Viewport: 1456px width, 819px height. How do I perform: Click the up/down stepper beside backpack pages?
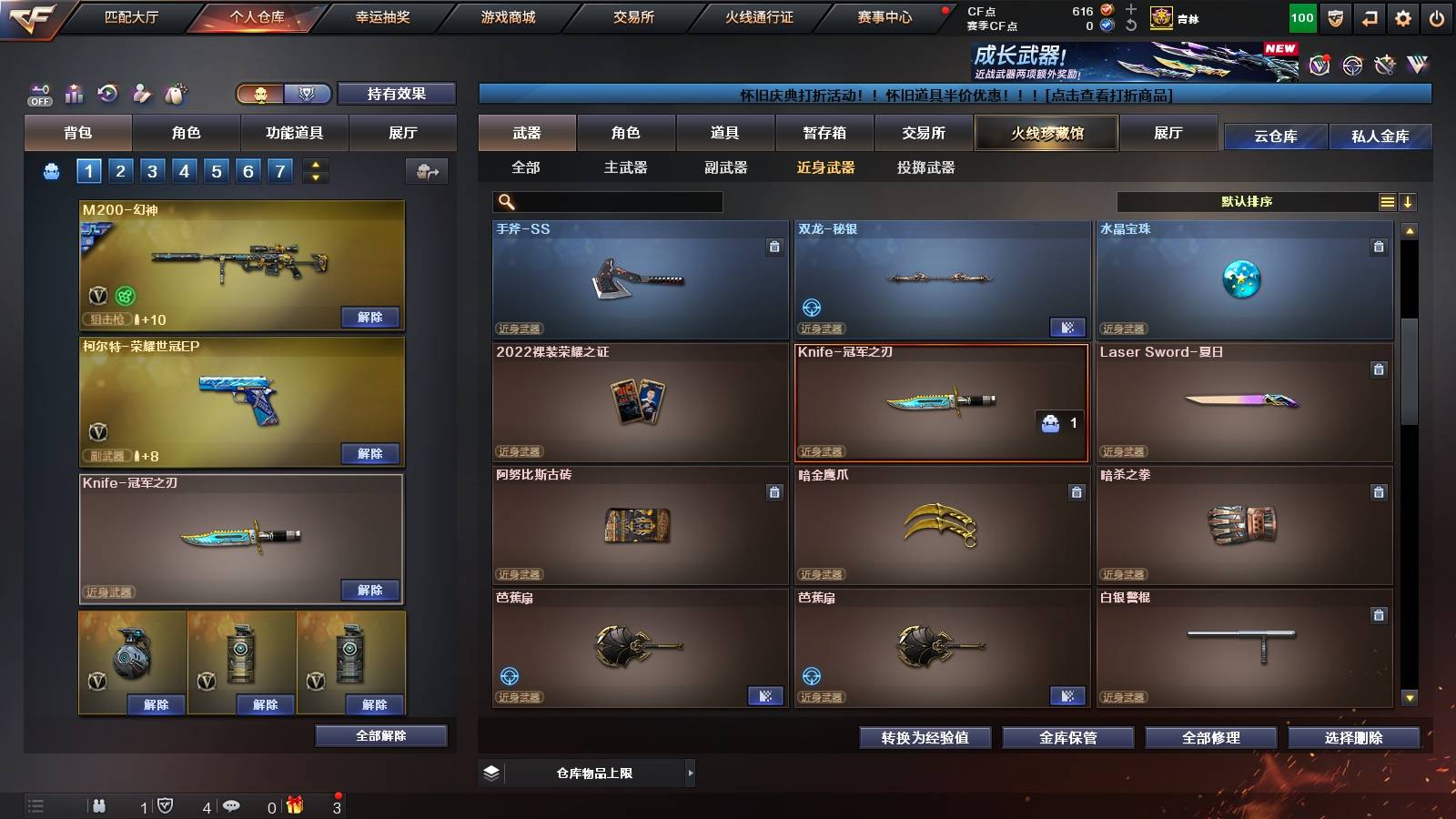coord(314,170)
